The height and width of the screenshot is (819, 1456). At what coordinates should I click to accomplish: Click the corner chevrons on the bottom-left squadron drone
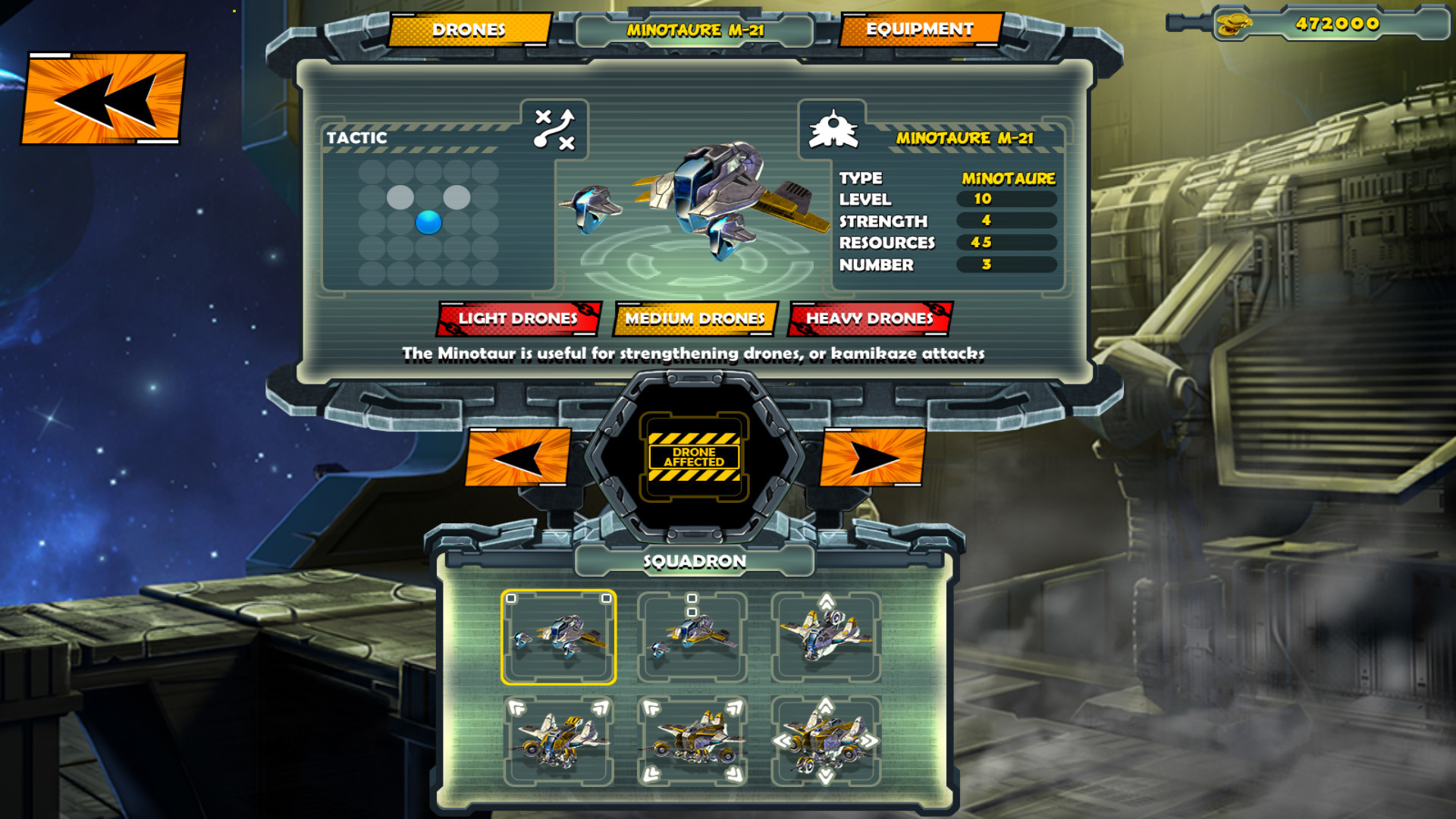pyautogui.click(x=516, y=707)
